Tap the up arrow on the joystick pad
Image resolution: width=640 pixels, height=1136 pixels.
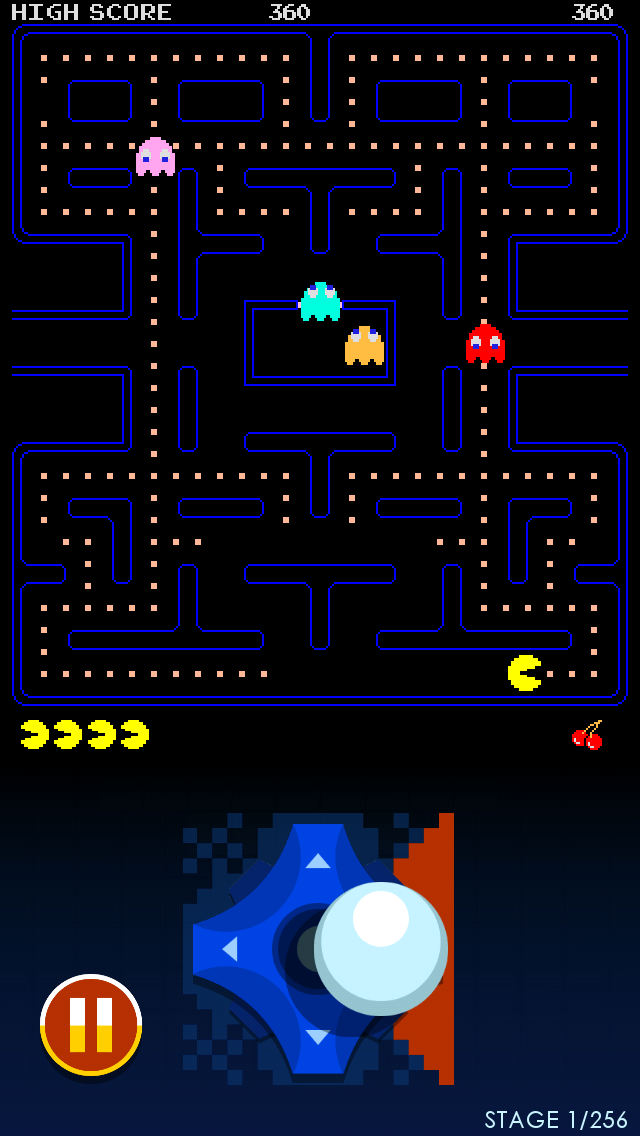[x=318, y=860]
